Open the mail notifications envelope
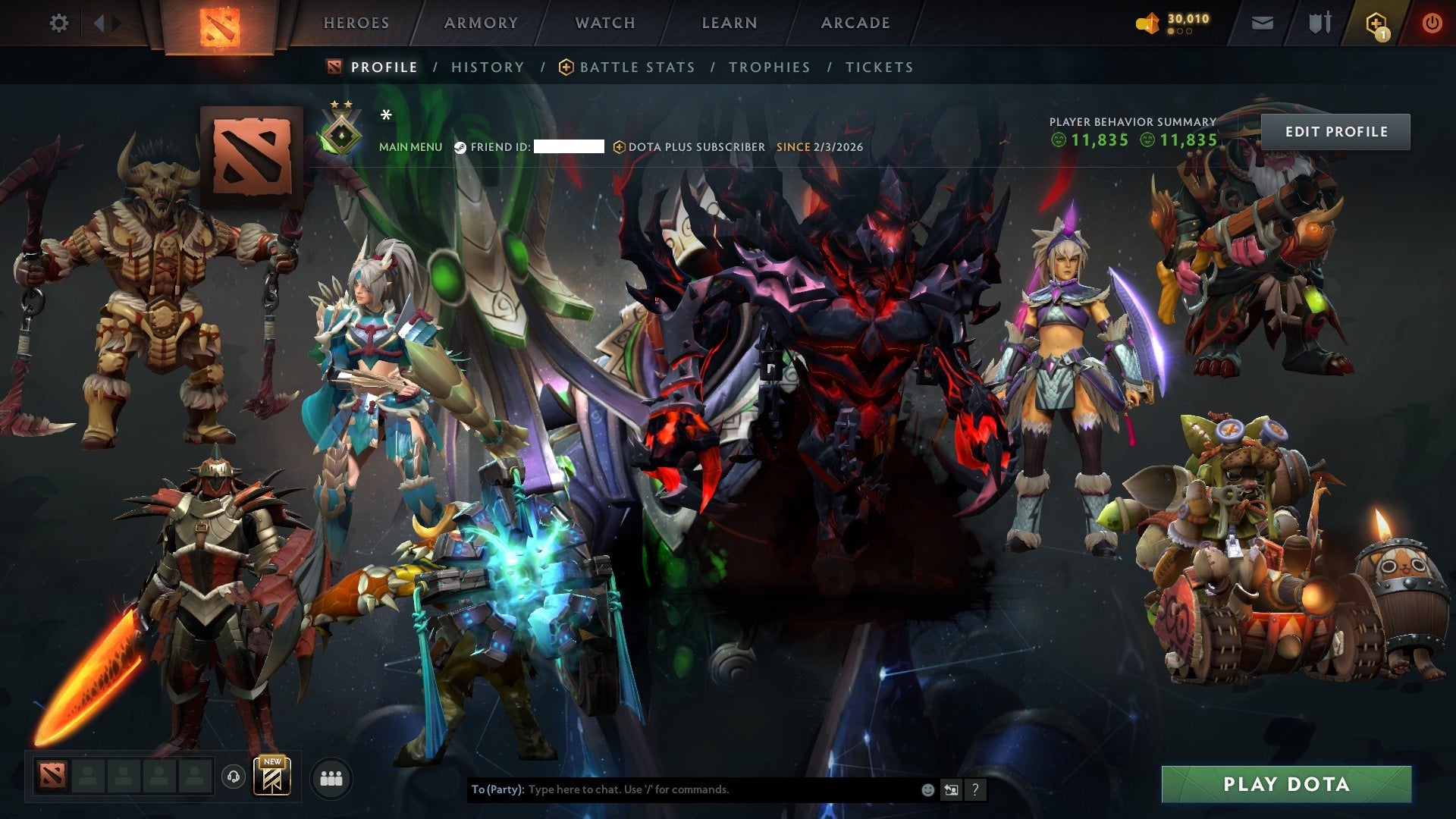 [1261, 23]
